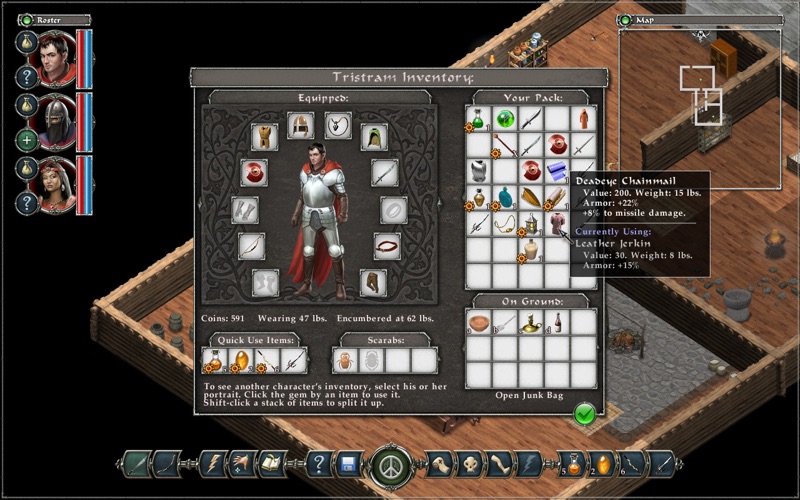Choose the equipped red round shield
This screenshot has width=800, height=500.
tap(253, 172)
